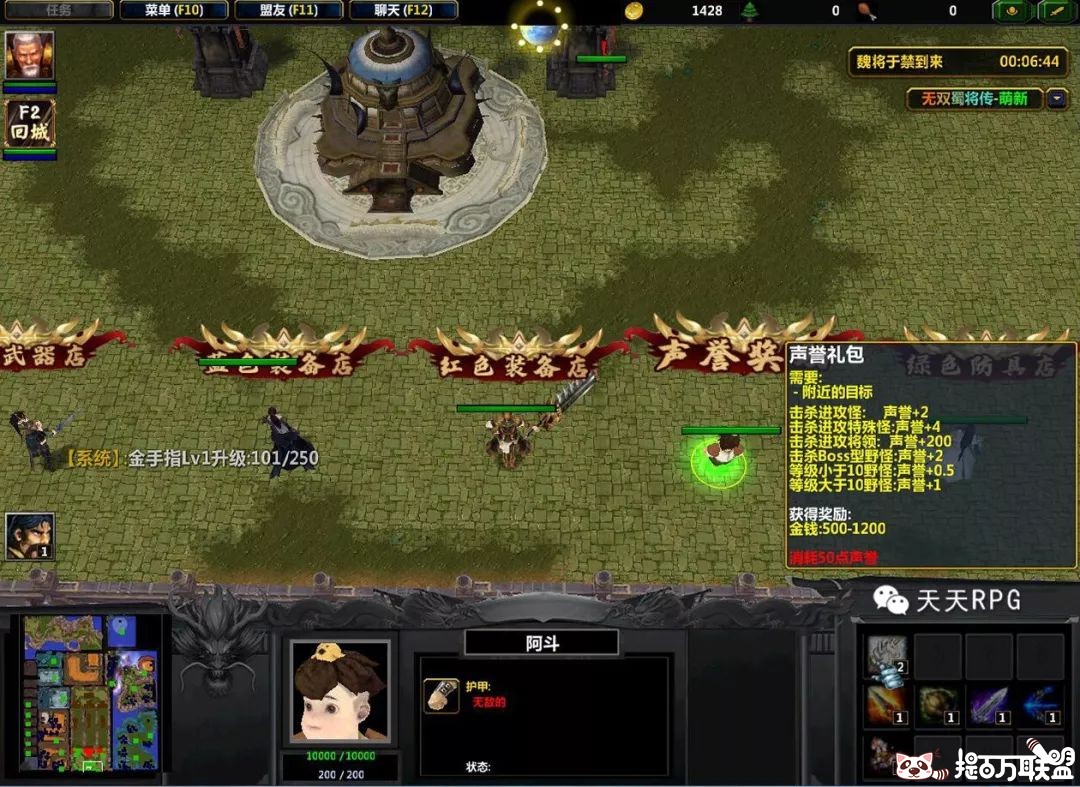Viewport: 1080px width, 787px height.
Task: Open the 菜单 (F10) menu
Action: [x=174, y=11]
